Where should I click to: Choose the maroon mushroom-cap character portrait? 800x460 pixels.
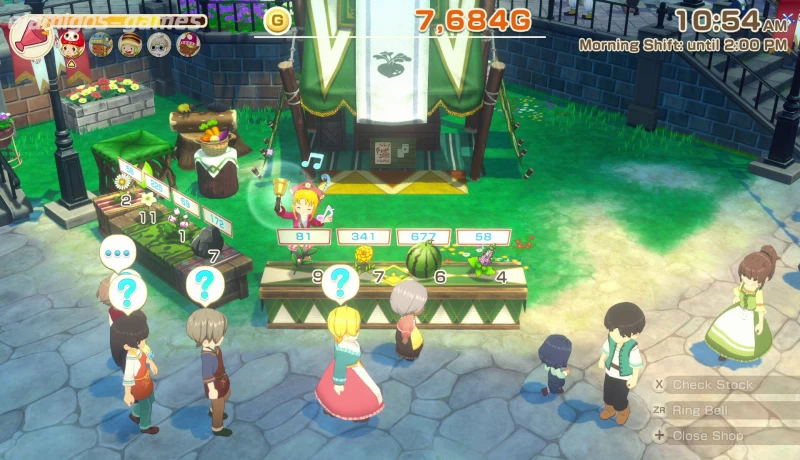187,43
